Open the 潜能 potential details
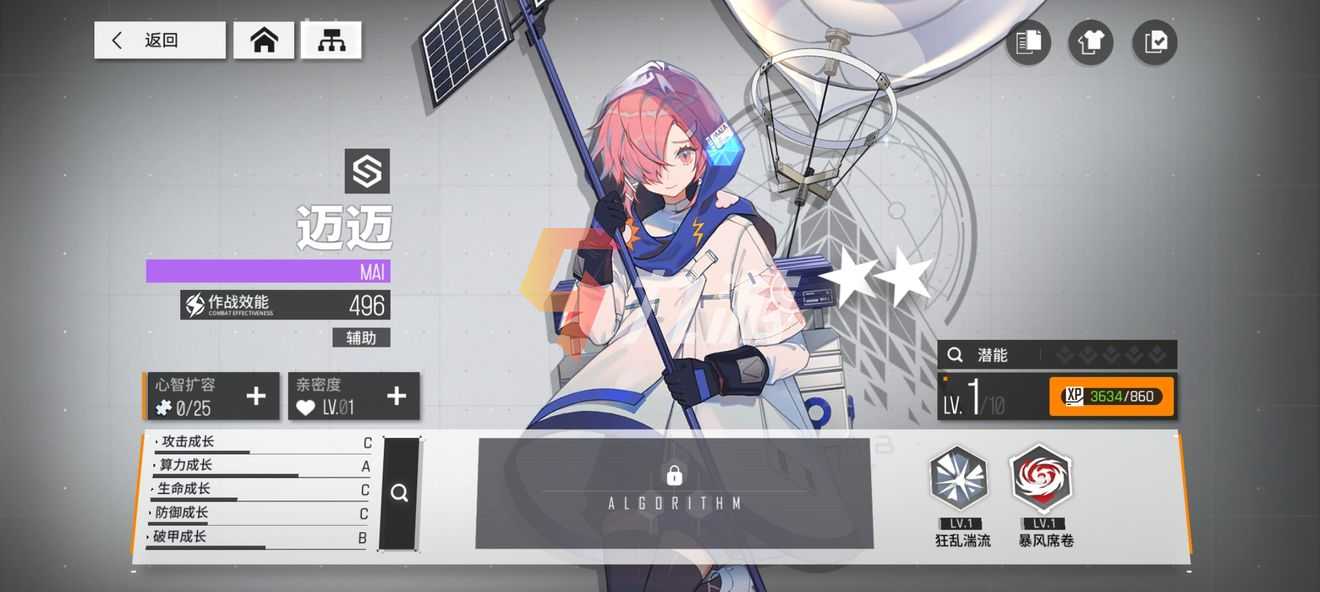Image resolution: width=1320 pixels, height=592 pixels. (x=1056, y=355)
